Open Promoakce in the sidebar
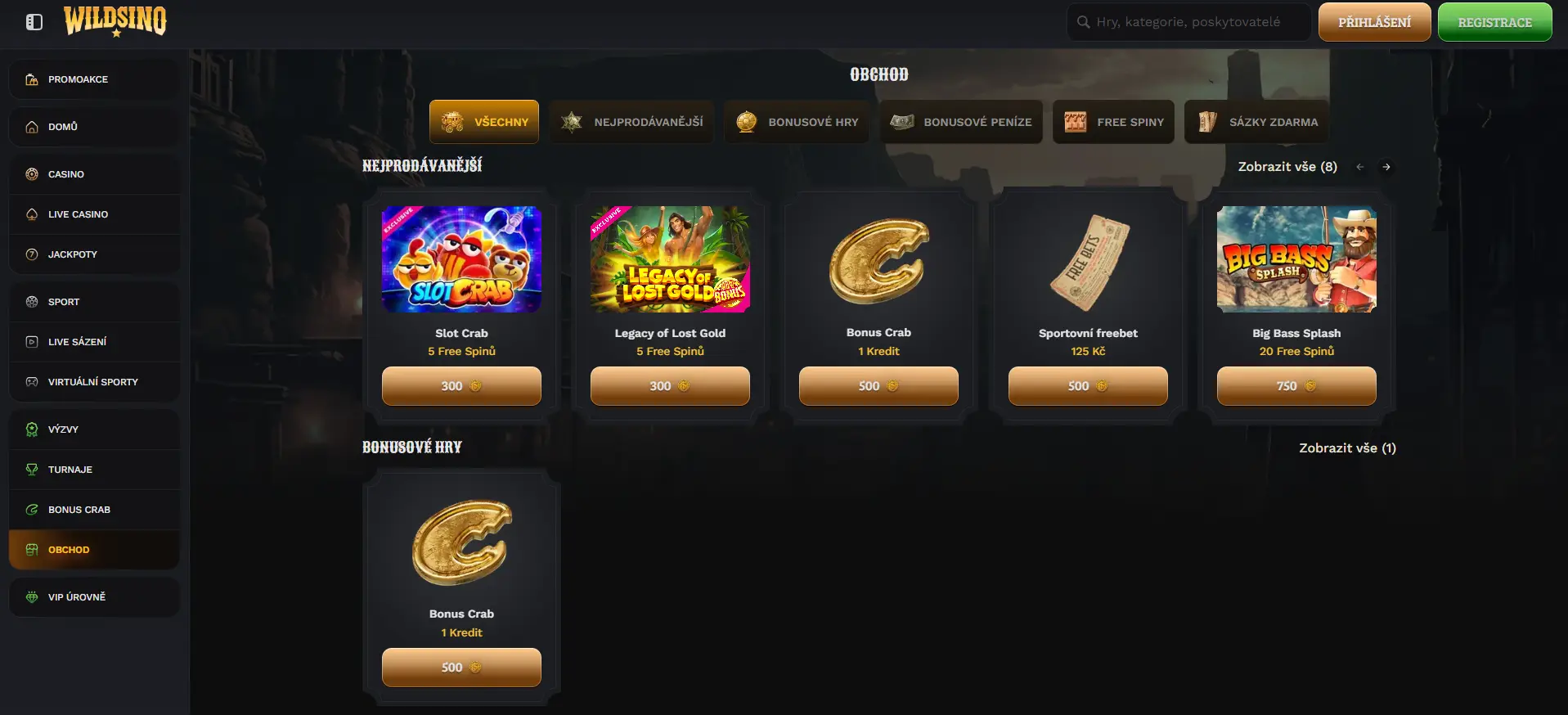 tap(78, 79)
